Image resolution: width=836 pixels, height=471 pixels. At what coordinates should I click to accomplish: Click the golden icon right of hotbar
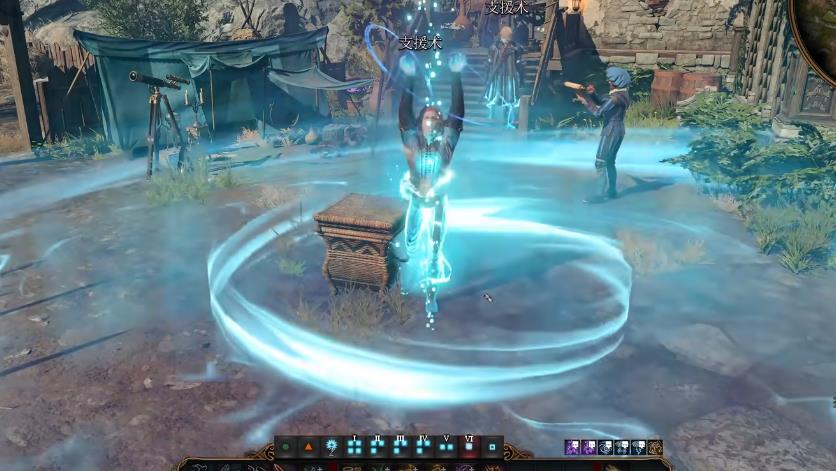[x=655, y=447]
